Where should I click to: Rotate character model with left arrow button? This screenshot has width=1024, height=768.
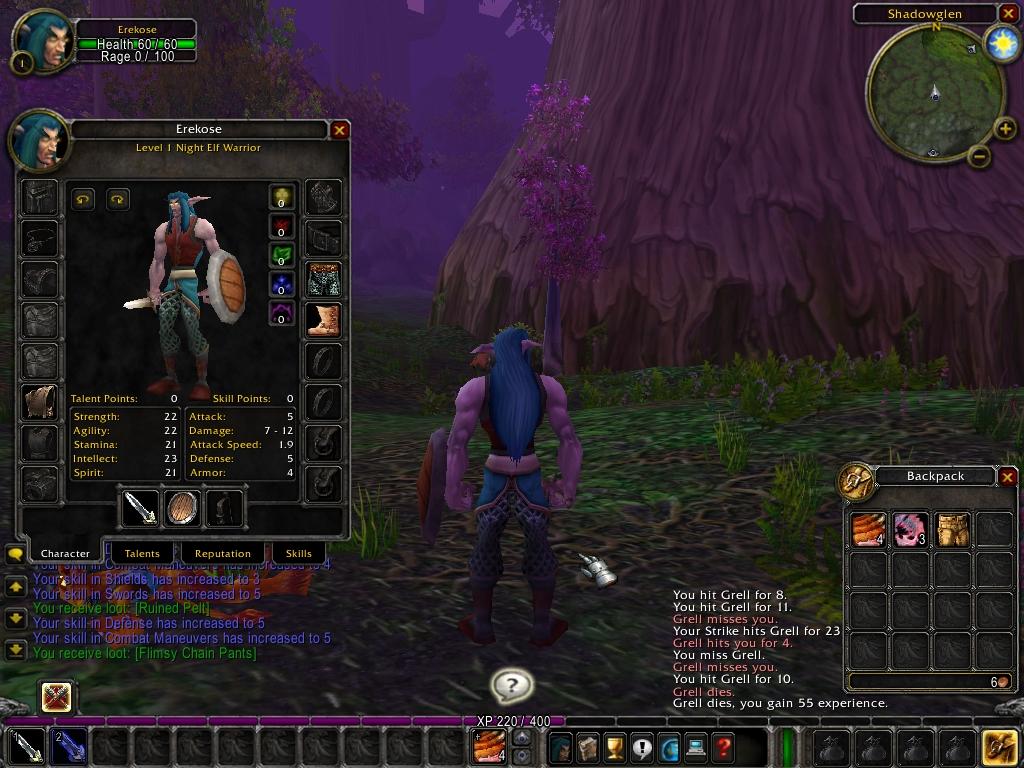coord(83,199)
